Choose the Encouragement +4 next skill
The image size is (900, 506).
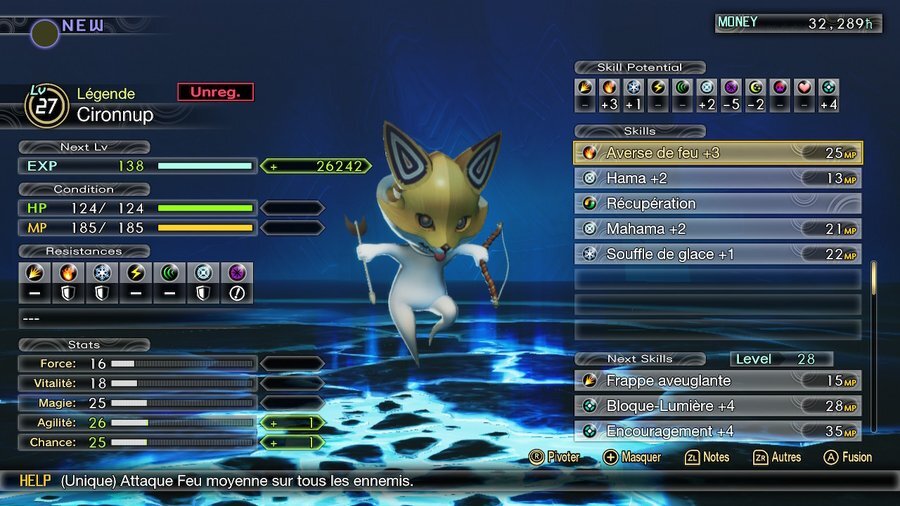click(717, 431)
